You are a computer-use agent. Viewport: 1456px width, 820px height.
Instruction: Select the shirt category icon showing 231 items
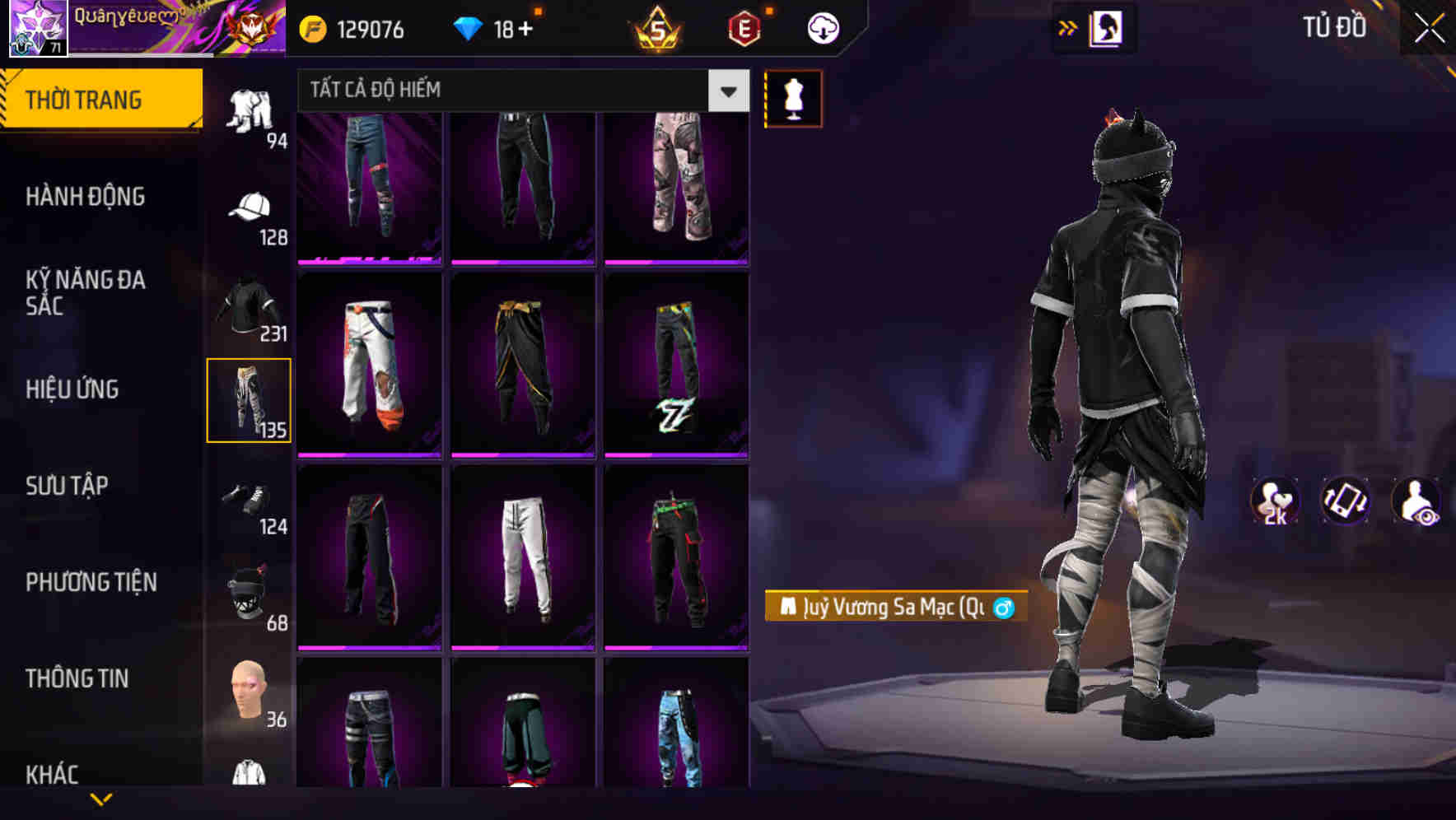click(x=250, y=305)
